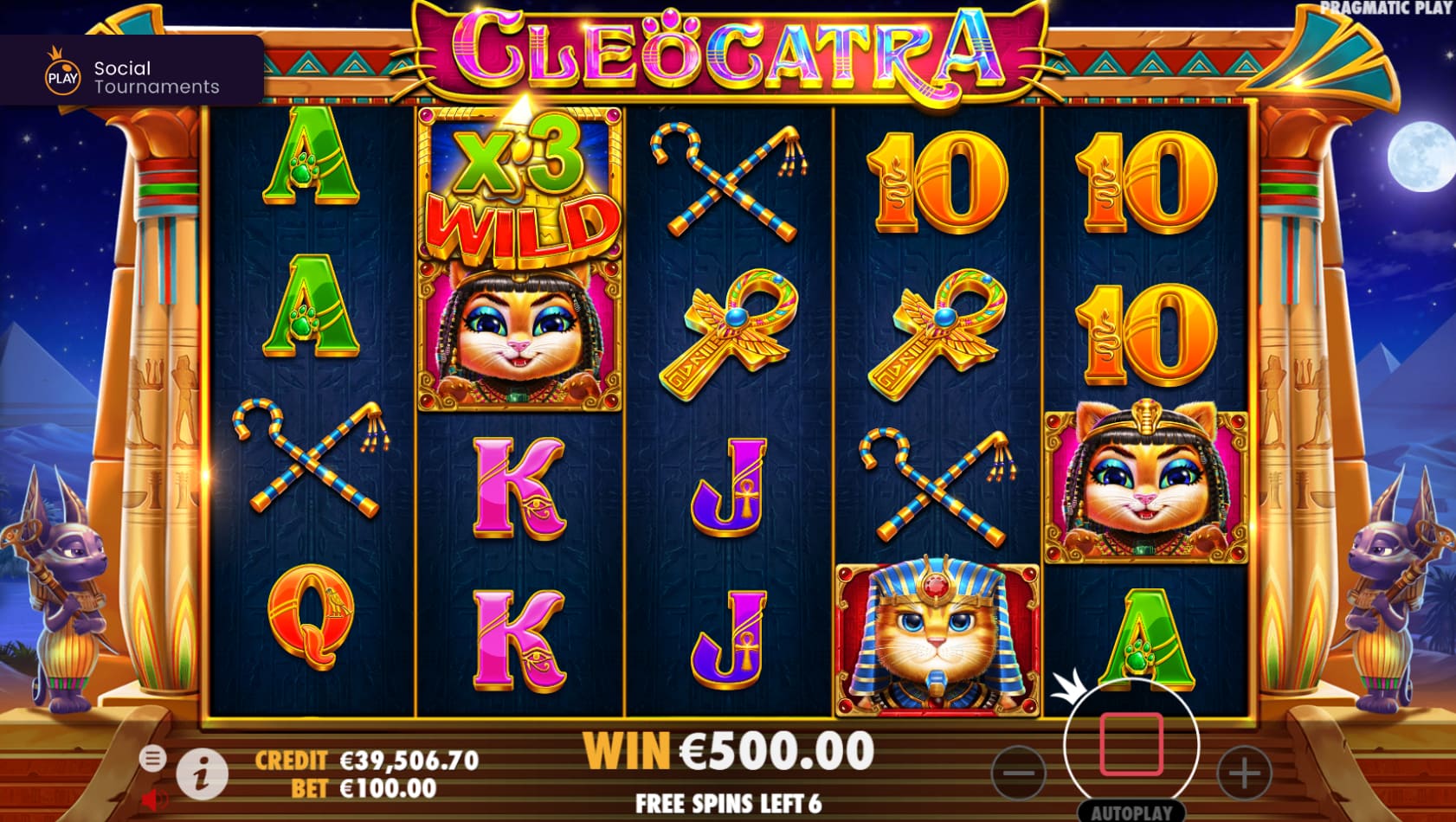The height and width of the screenshot is (822, 1456).
Task: Decrease the bet with minus button
Action: pyautogui.click(x=1019, y=773)
